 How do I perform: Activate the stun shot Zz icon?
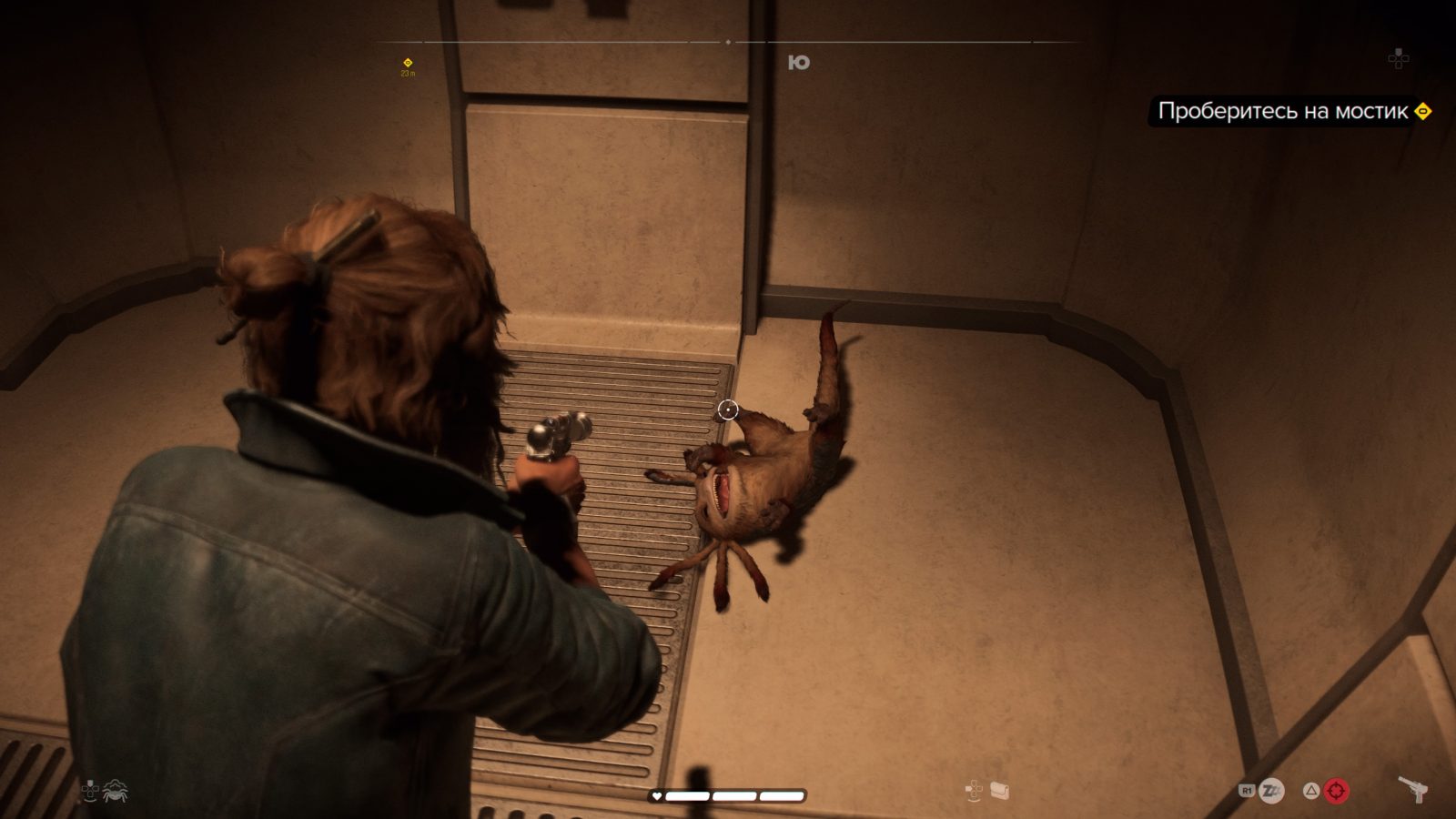point(1271,791)
